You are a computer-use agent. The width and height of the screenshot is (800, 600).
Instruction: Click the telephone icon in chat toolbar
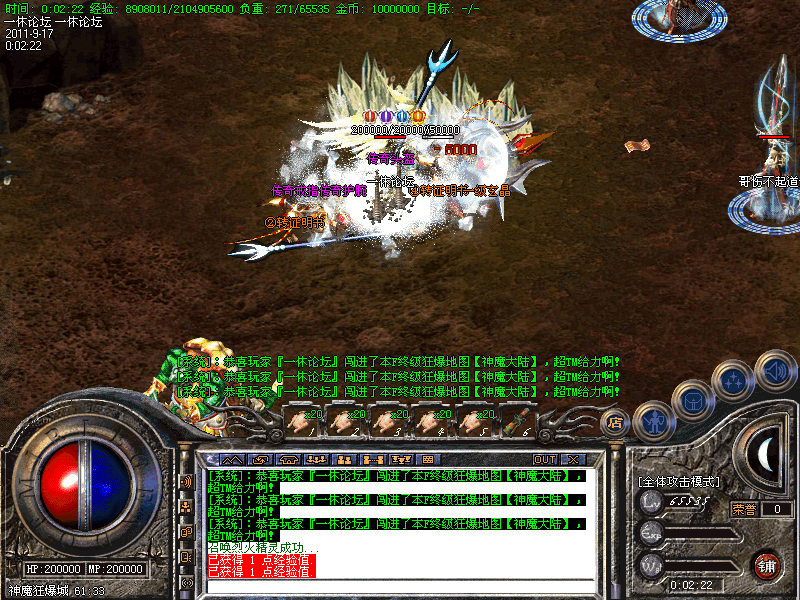[287, 459]
